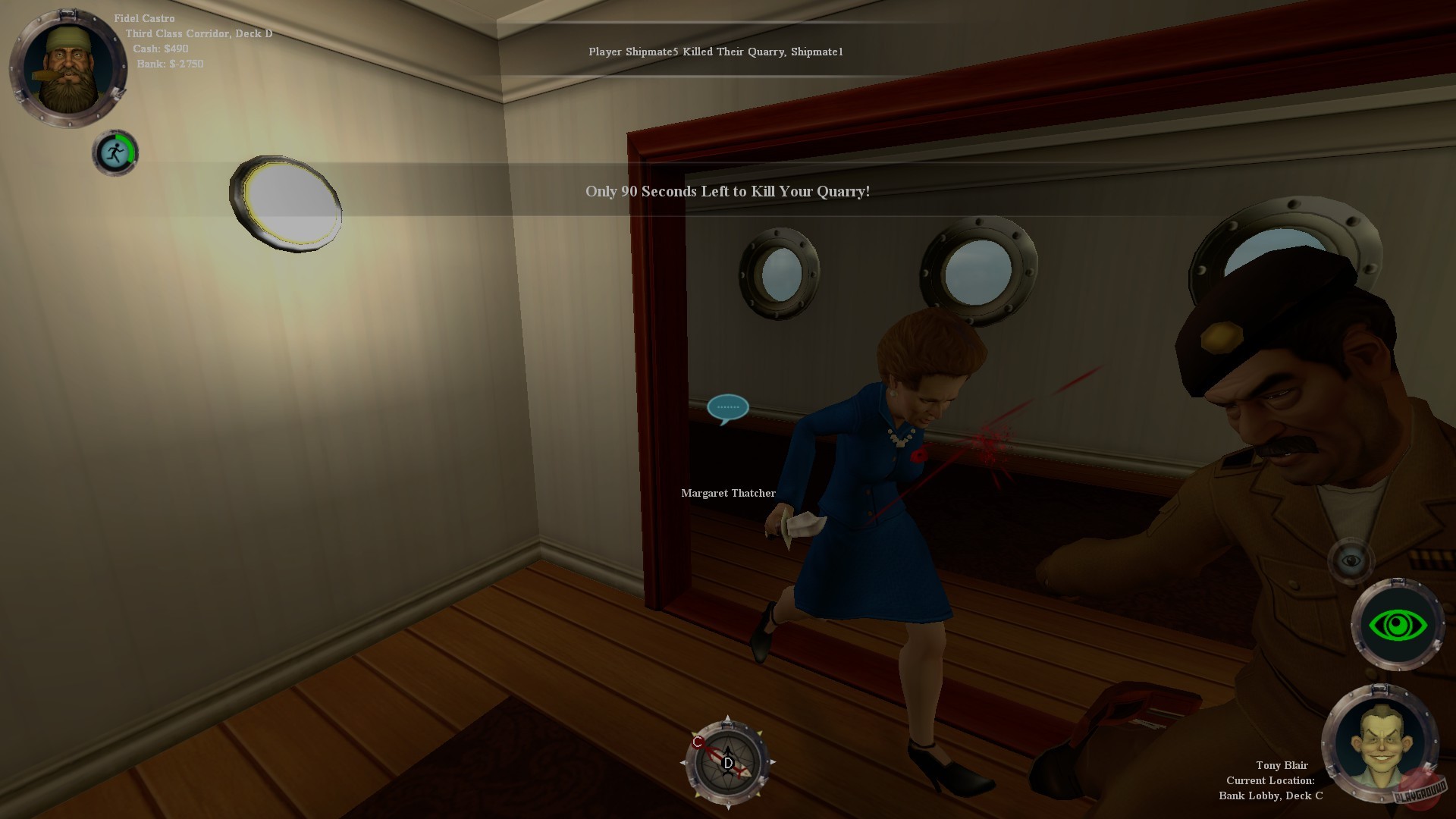Click the Margaret Thatcher name label
Image resolution: width=1456 pixels, height=819 pixels.
click(729, 492)
